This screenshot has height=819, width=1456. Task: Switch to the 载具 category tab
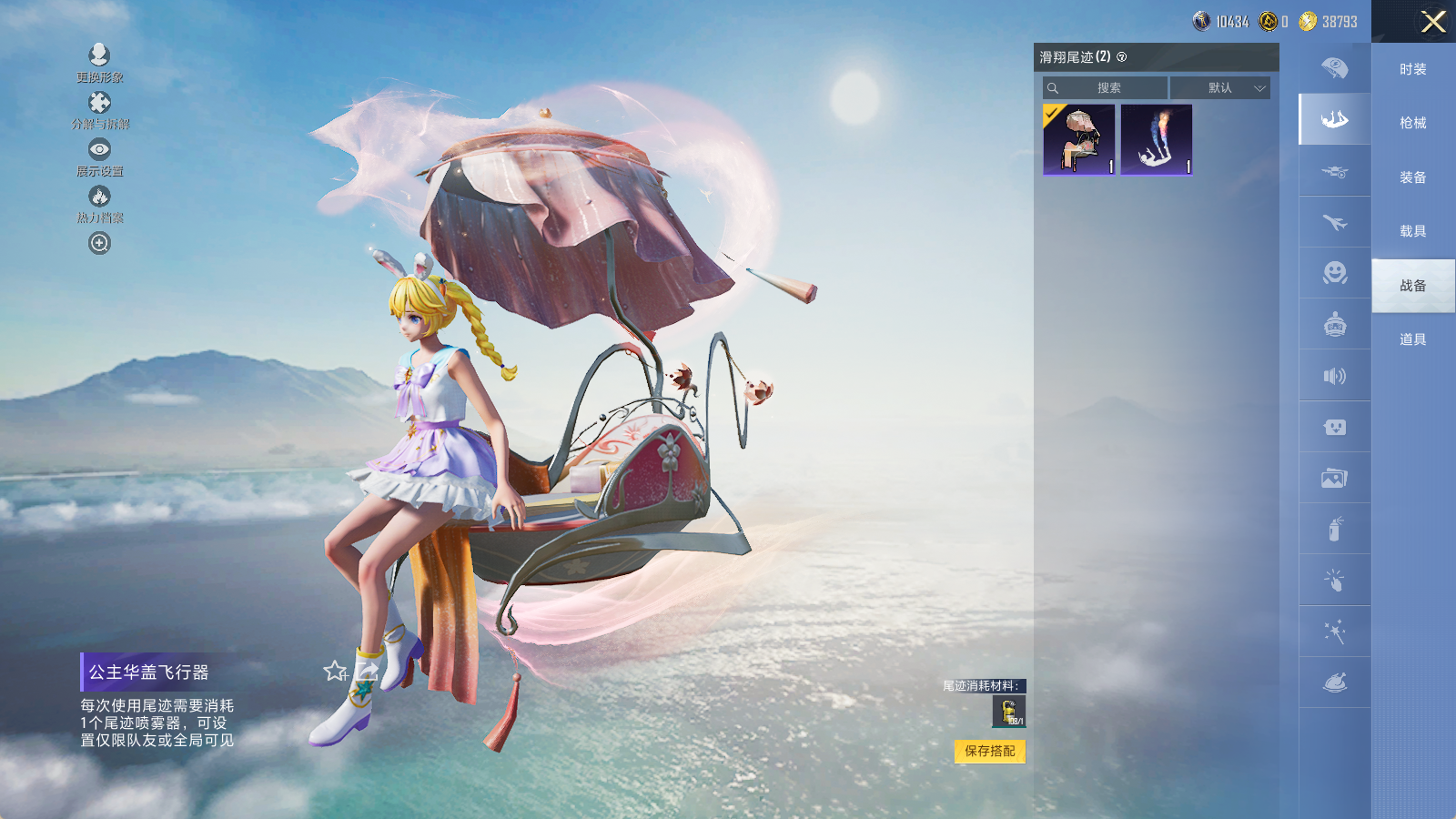pos(1412,231)
